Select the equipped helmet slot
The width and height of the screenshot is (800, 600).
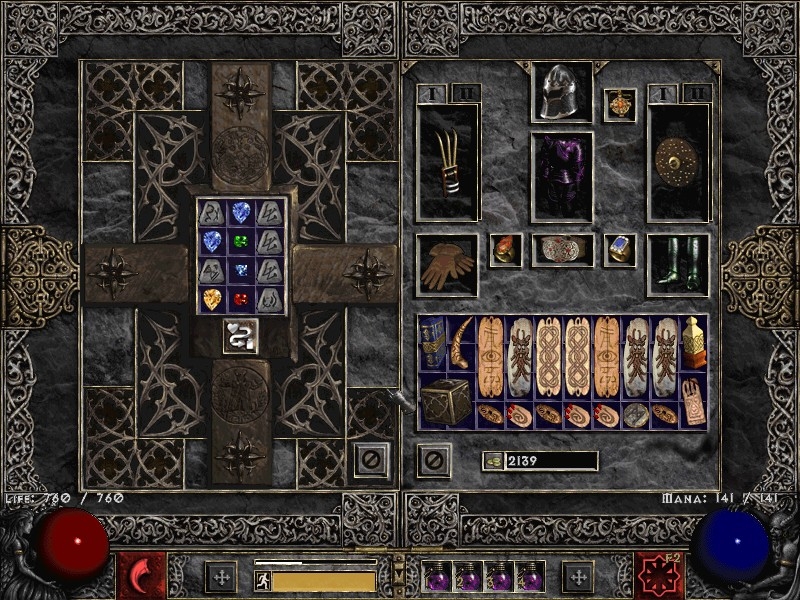561,93
